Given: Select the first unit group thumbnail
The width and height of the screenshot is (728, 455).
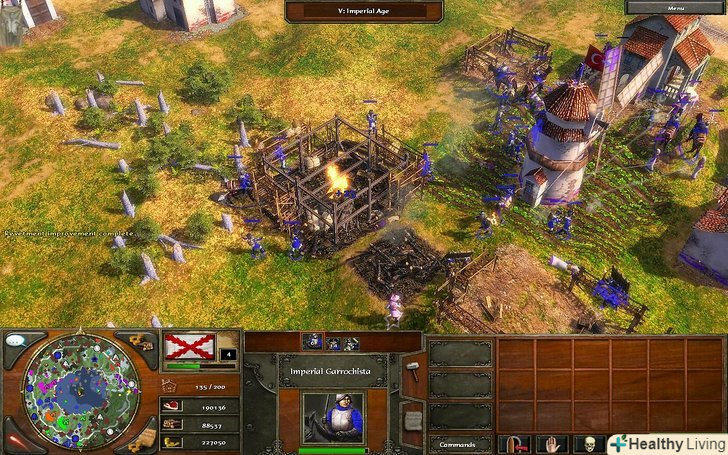Looking at the screenshot, I should [312, 342].
